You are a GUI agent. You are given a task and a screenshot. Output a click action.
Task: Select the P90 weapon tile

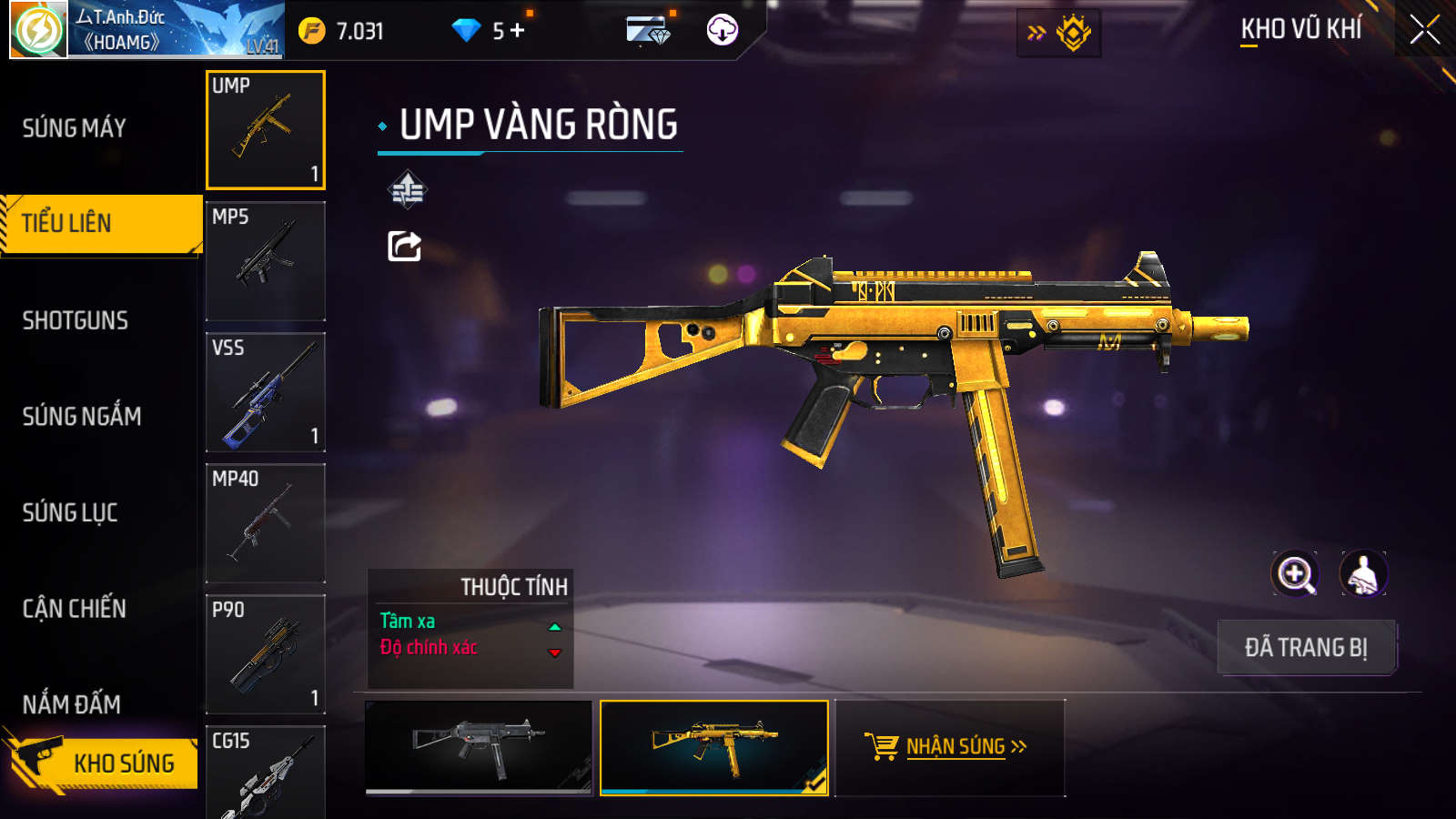click(266, 654)
